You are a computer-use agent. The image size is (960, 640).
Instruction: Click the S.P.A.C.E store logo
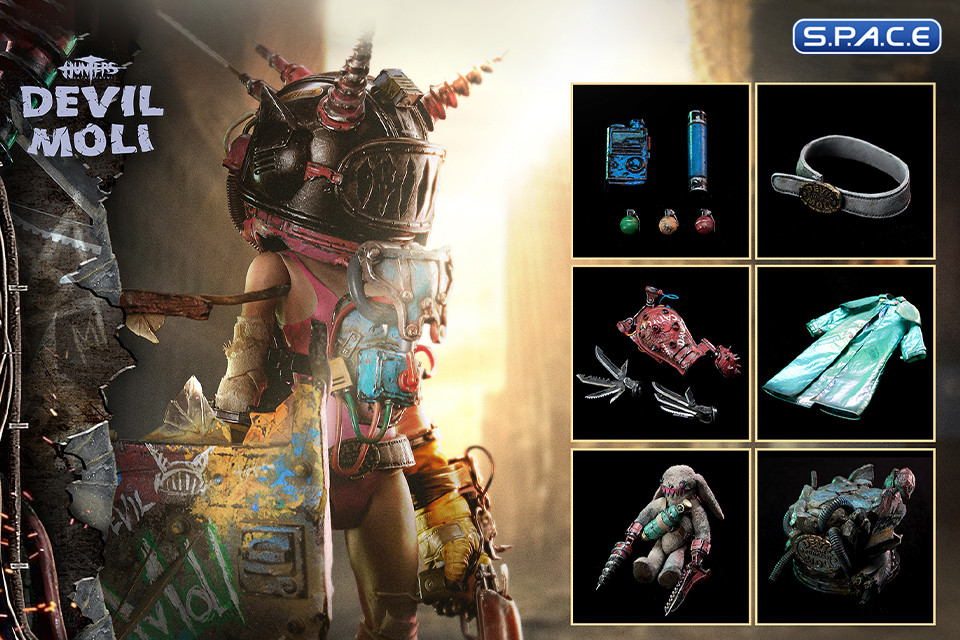867,36
